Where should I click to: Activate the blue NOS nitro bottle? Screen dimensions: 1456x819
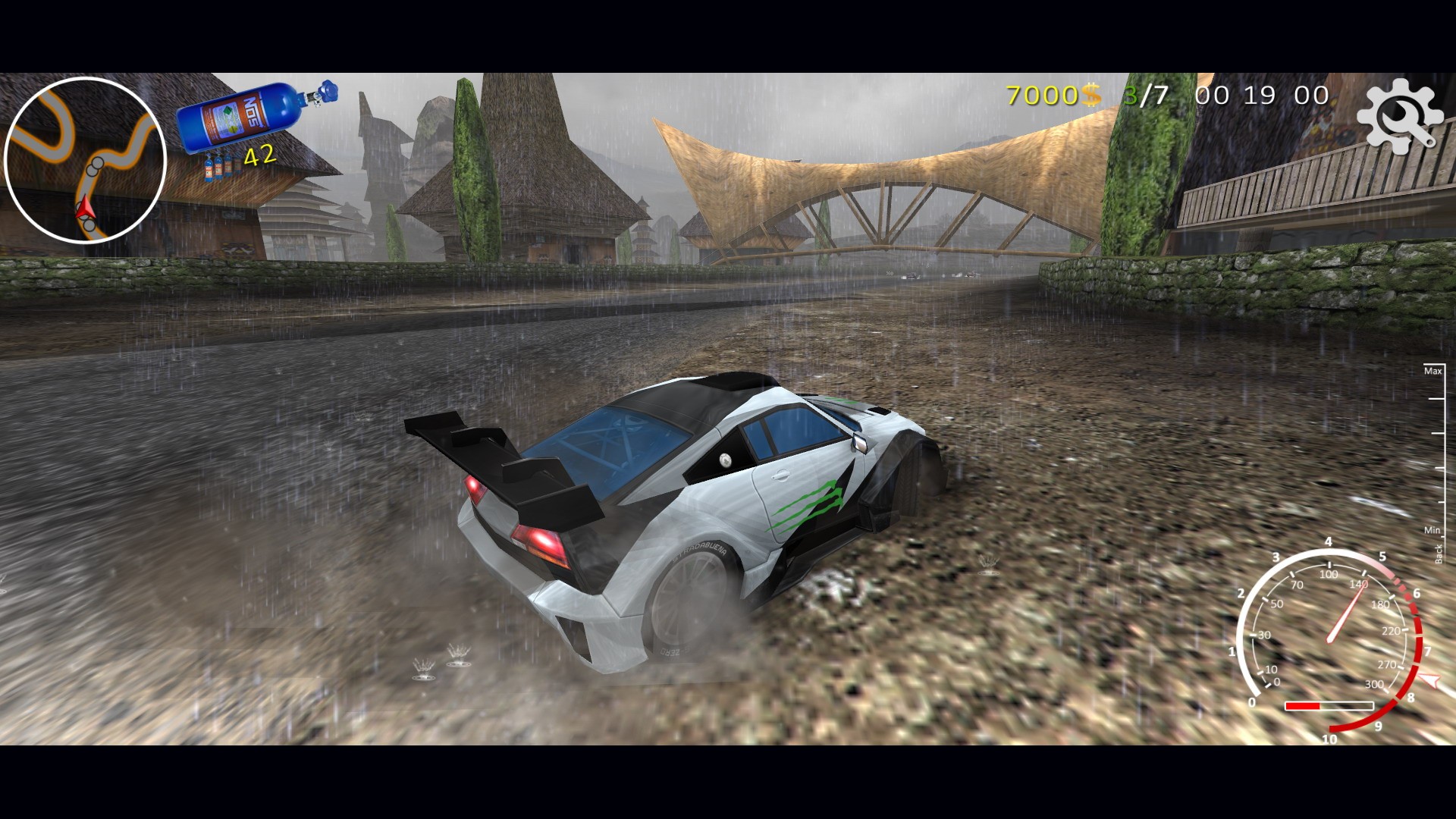254,116
